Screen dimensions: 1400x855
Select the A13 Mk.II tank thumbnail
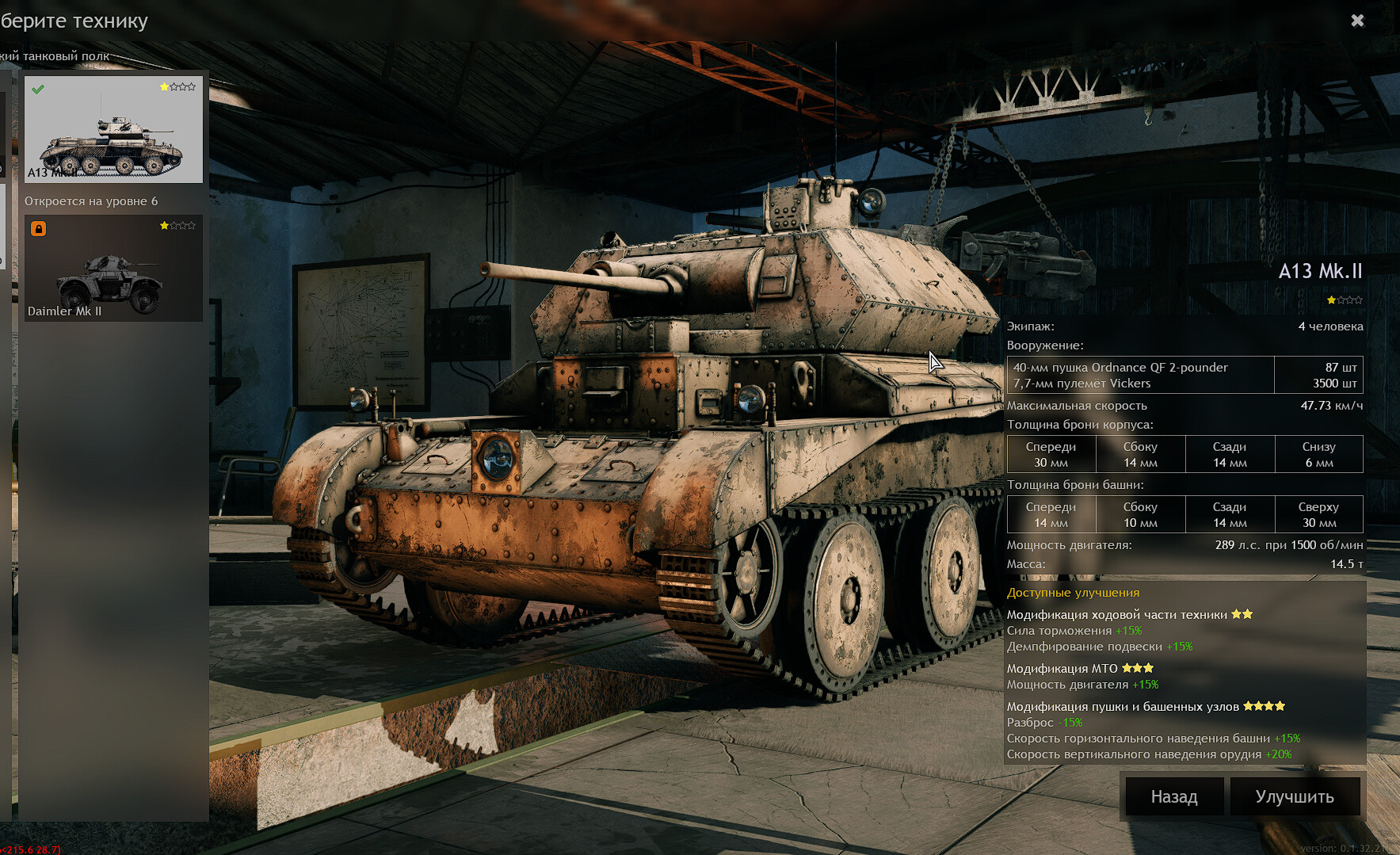[x=113, y=129]
